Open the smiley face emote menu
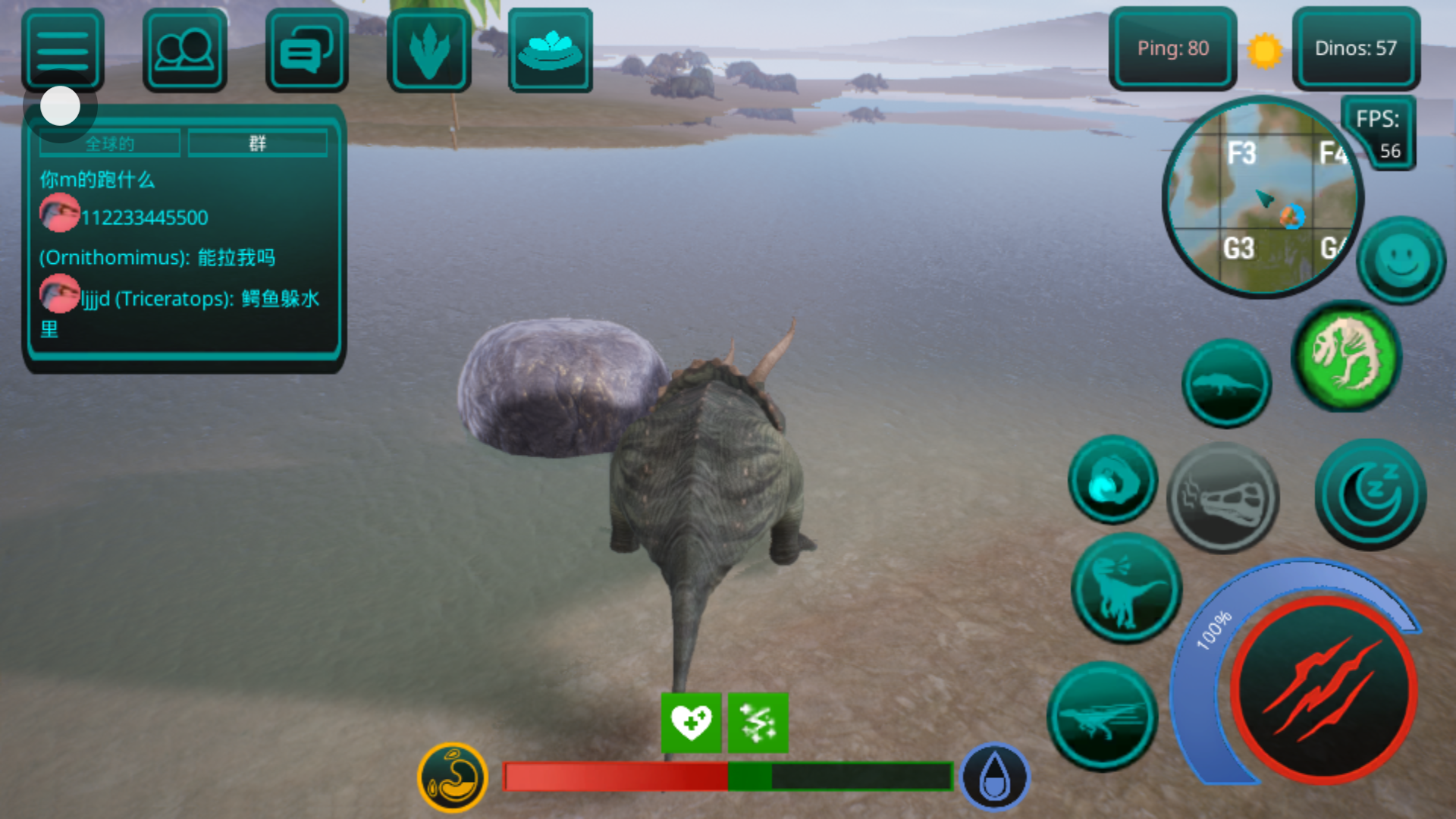1456x819 pixels. [x=1401, y=260]
